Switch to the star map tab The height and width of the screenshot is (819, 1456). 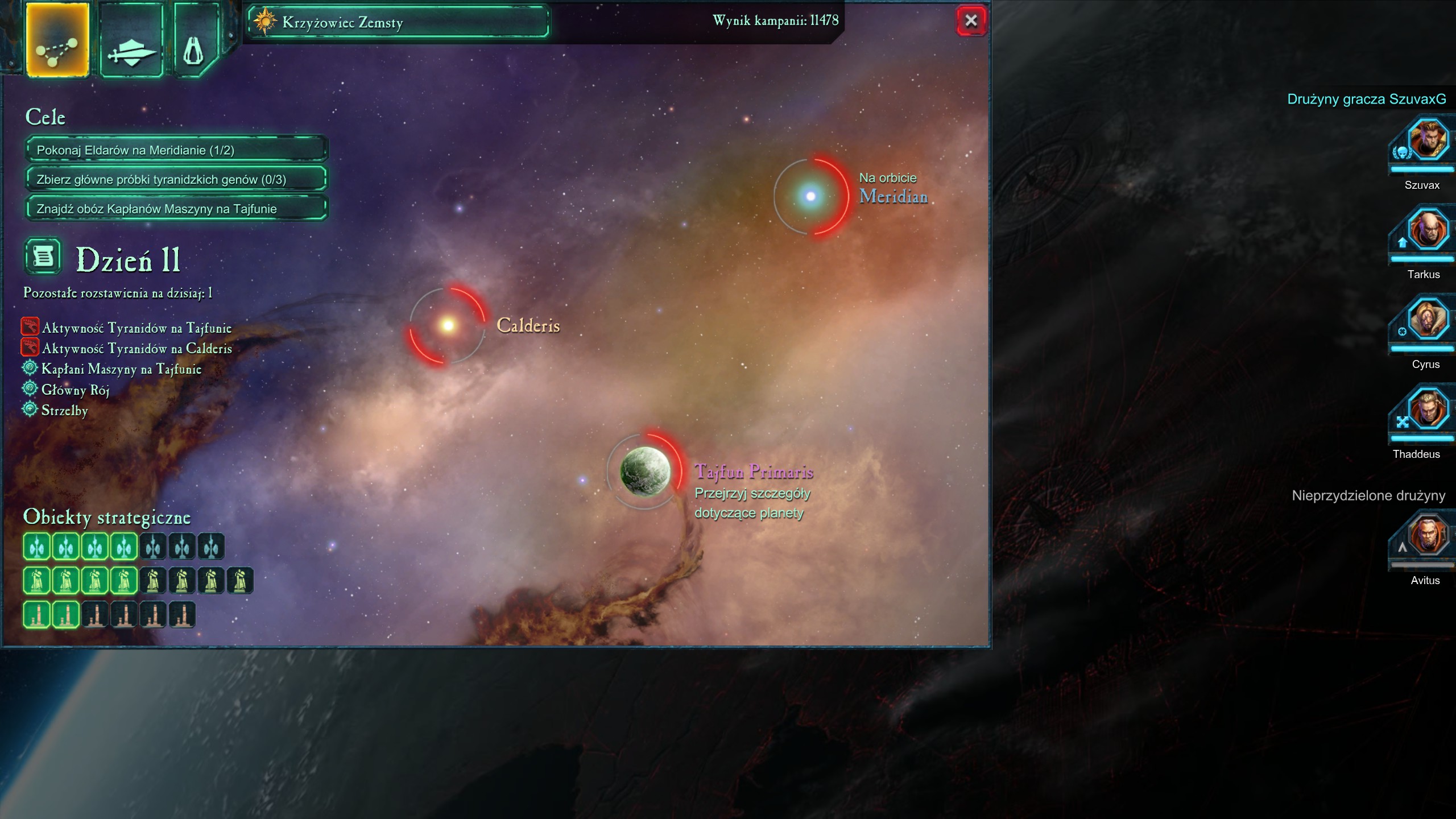pyautogui.click(x=57, y=40)
